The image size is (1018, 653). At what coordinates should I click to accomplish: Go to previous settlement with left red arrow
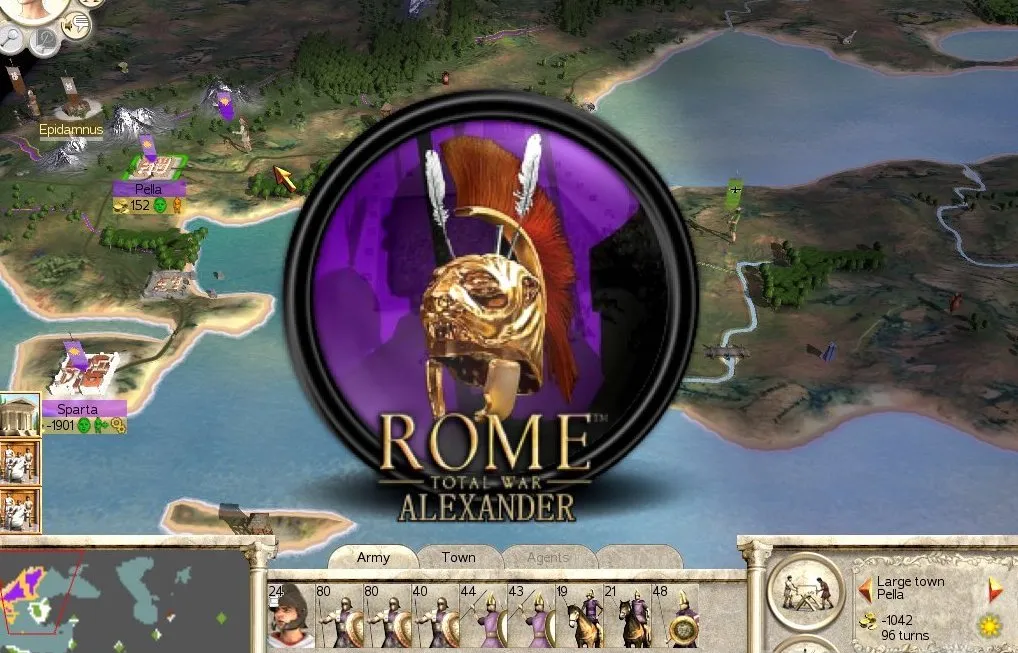864,588
